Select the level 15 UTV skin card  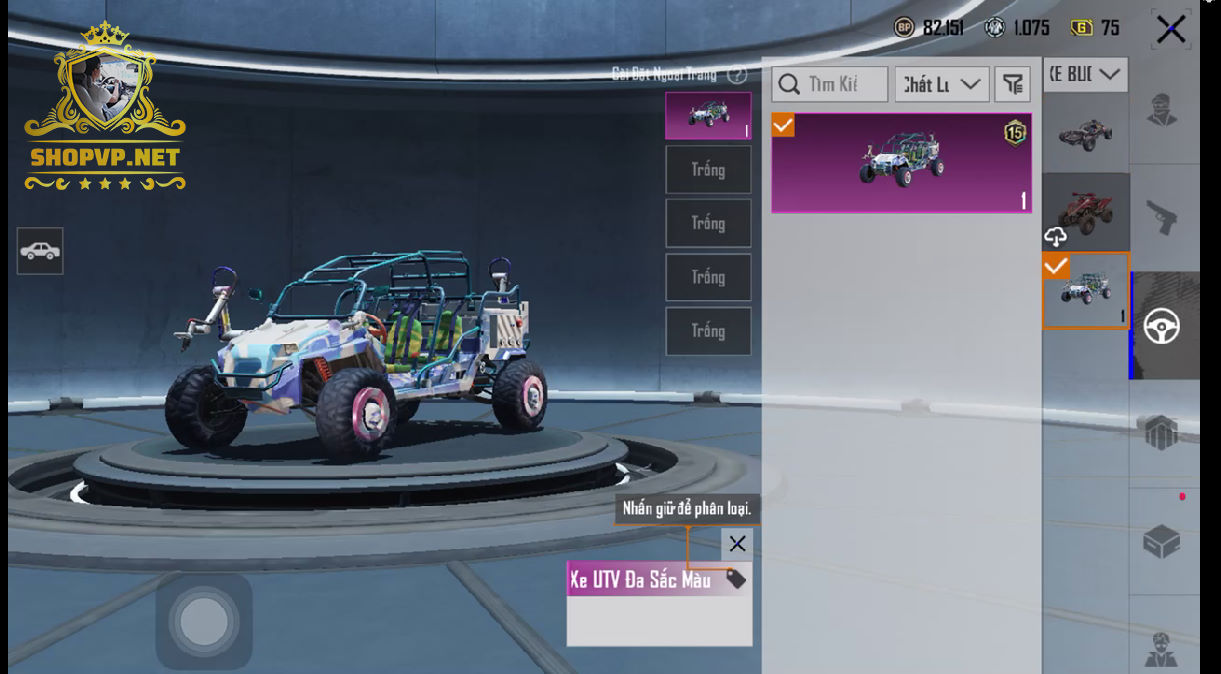click(901, 162)
